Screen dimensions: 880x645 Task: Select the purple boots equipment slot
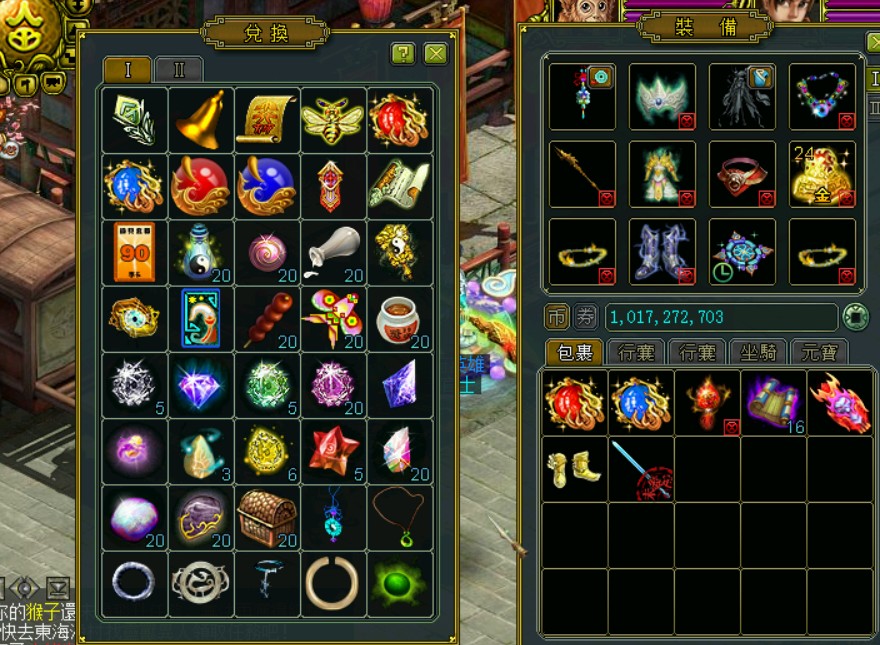tap(662, 251)
